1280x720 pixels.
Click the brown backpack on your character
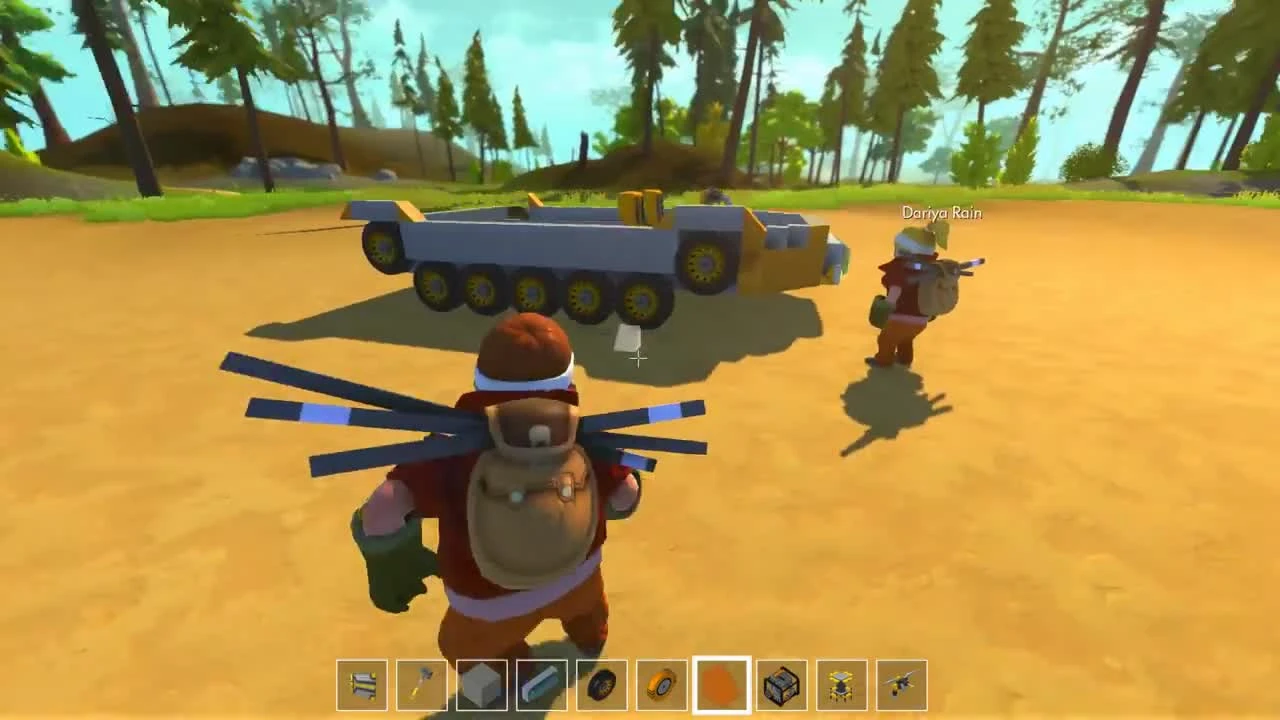click(x=530, y=490)
